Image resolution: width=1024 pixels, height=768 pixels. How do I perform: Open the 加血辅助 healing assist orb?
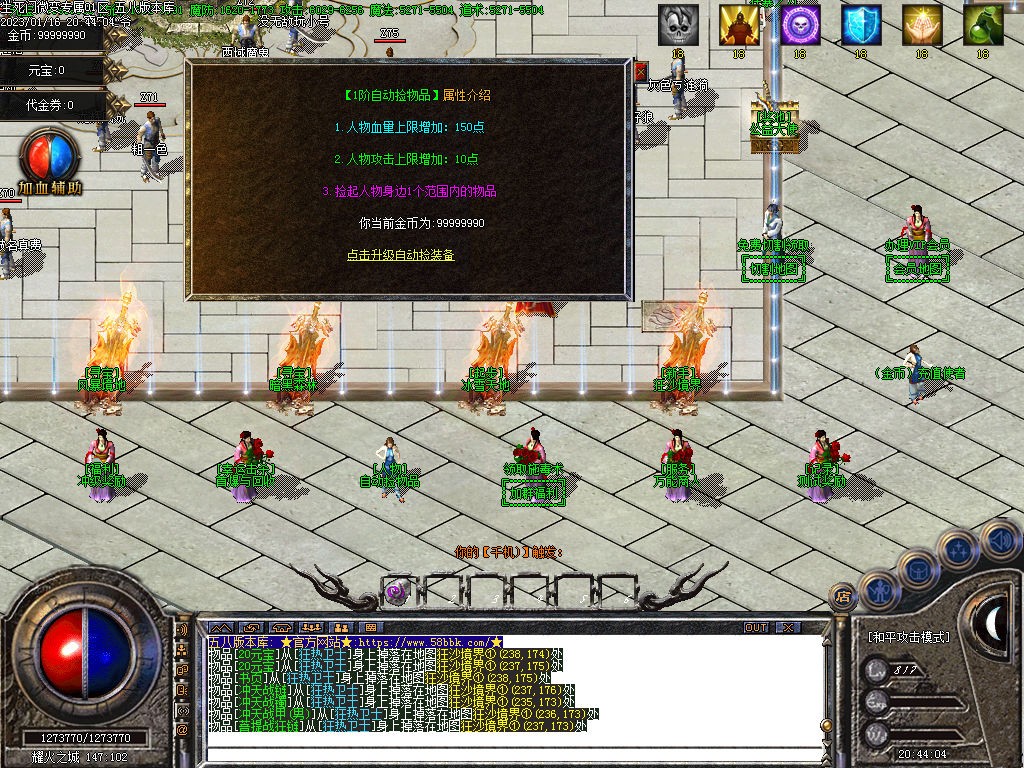[50, 160]
